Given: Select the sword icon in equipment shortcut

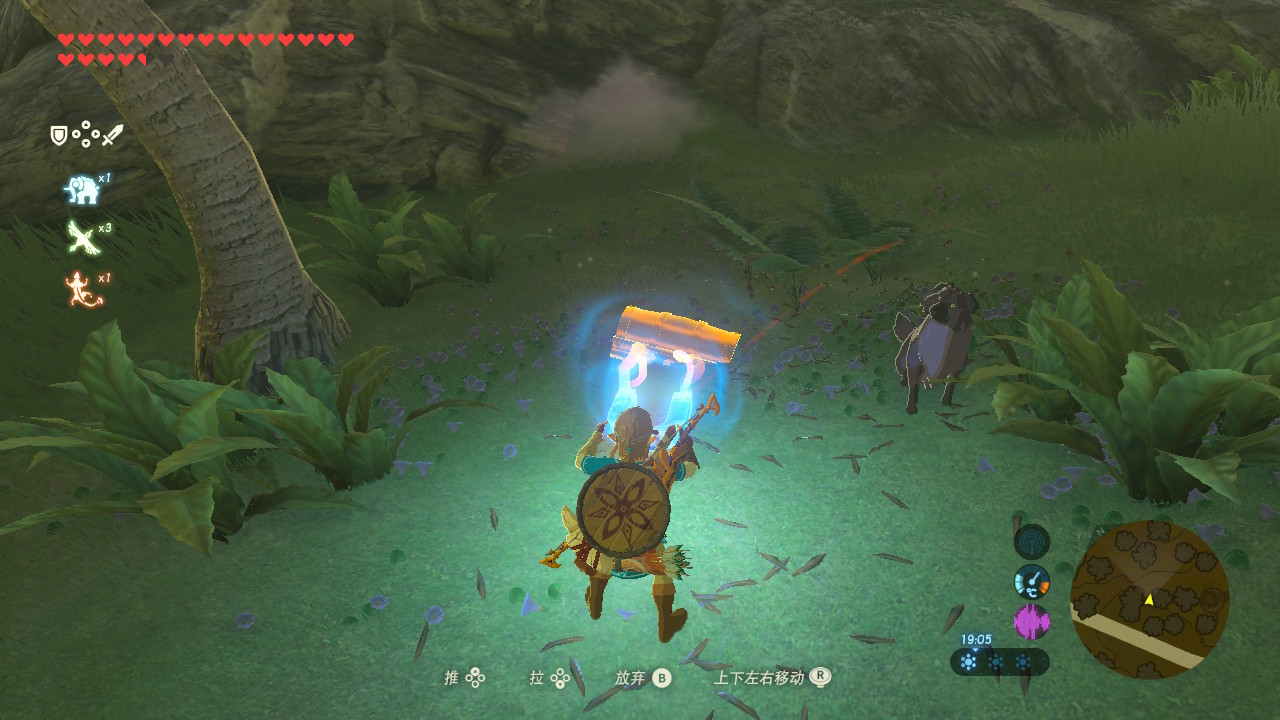Looking at the screenshot, I should click(112, 134).
